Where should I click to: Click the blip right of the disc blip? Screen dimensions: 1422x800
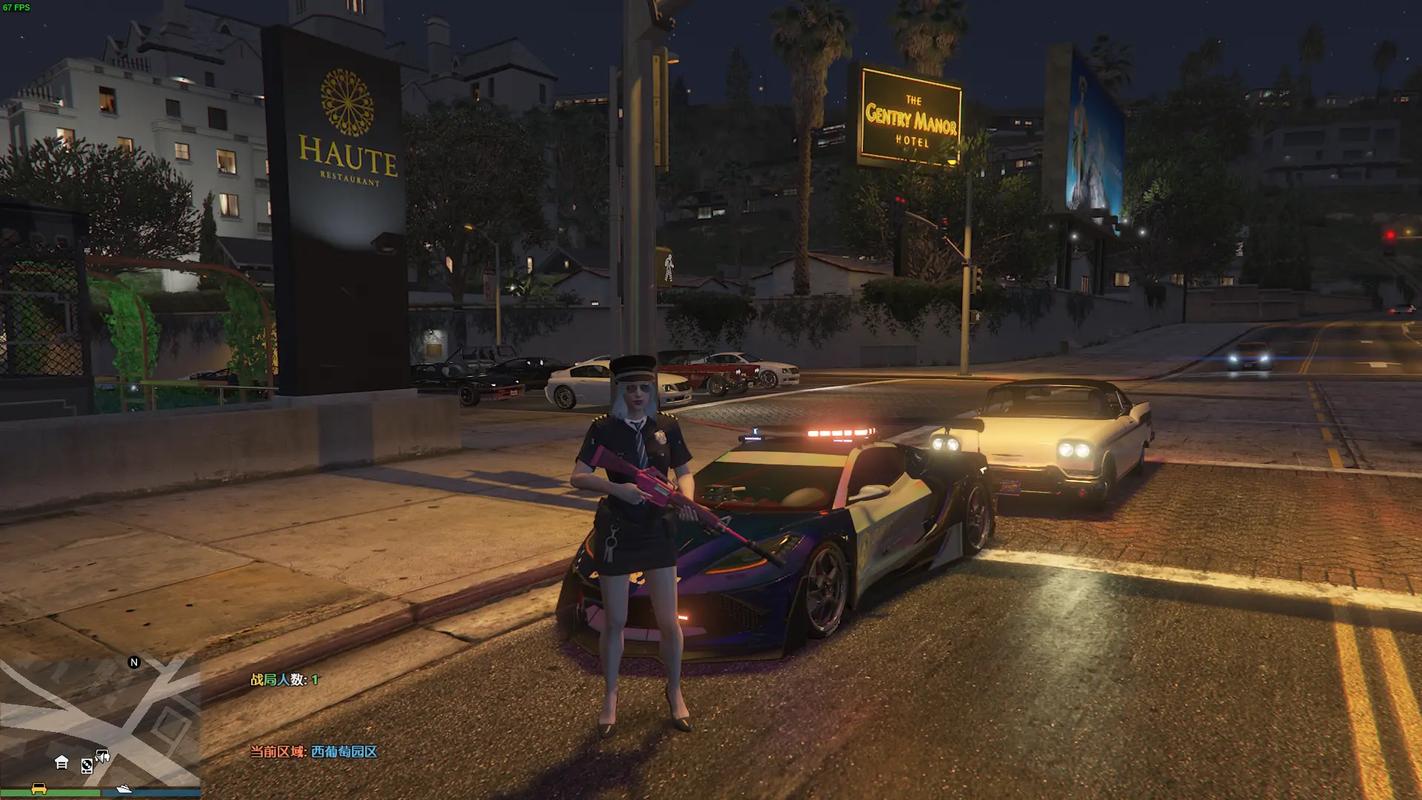(x=102, y=757)
